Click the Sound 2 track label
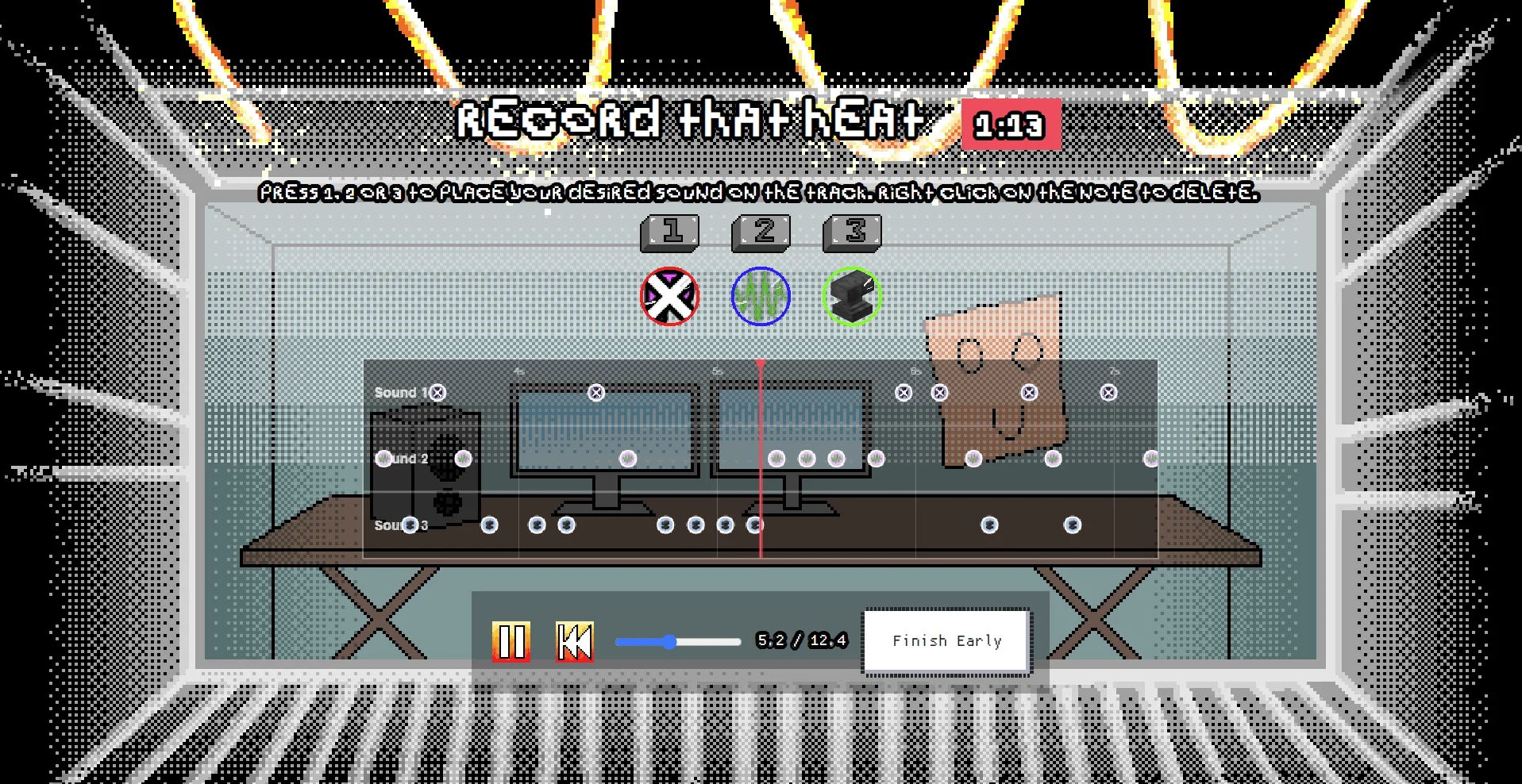The width and height of the screenshot is (1522, 784). click(x=400, y=458)
